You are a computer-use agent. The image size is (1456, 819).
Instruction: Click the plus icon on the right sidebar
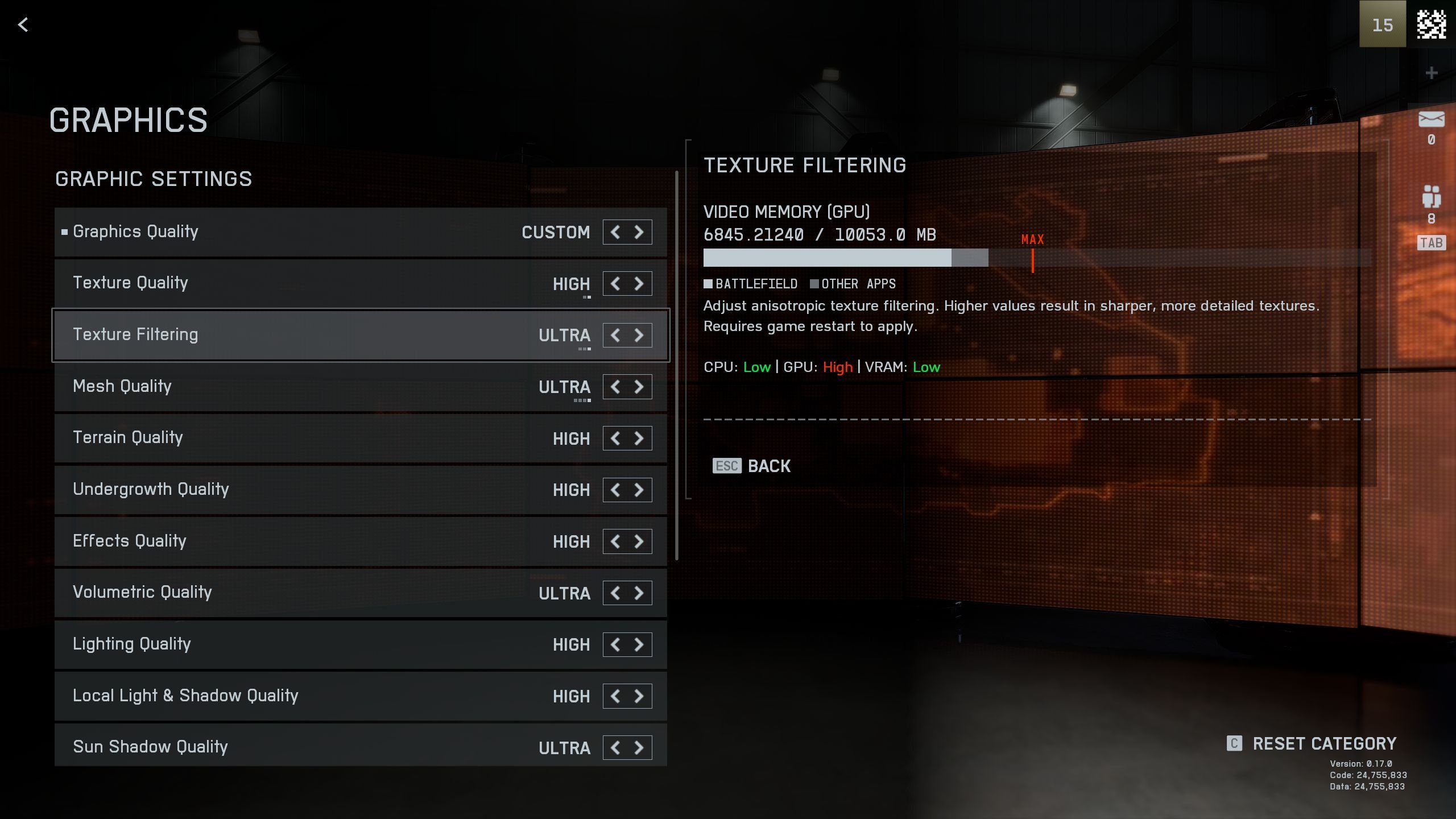tap(1432, 73)
